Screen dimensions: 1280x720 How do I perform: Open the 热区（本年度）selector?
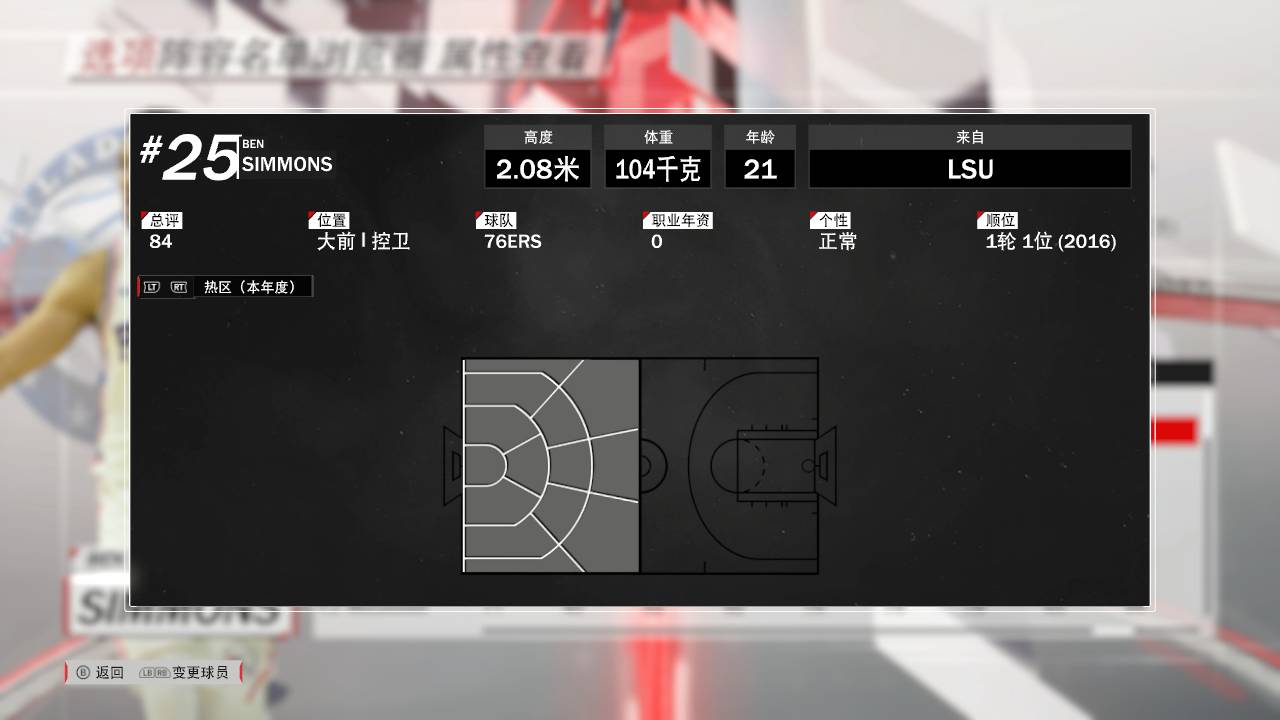tap(253, 286)
